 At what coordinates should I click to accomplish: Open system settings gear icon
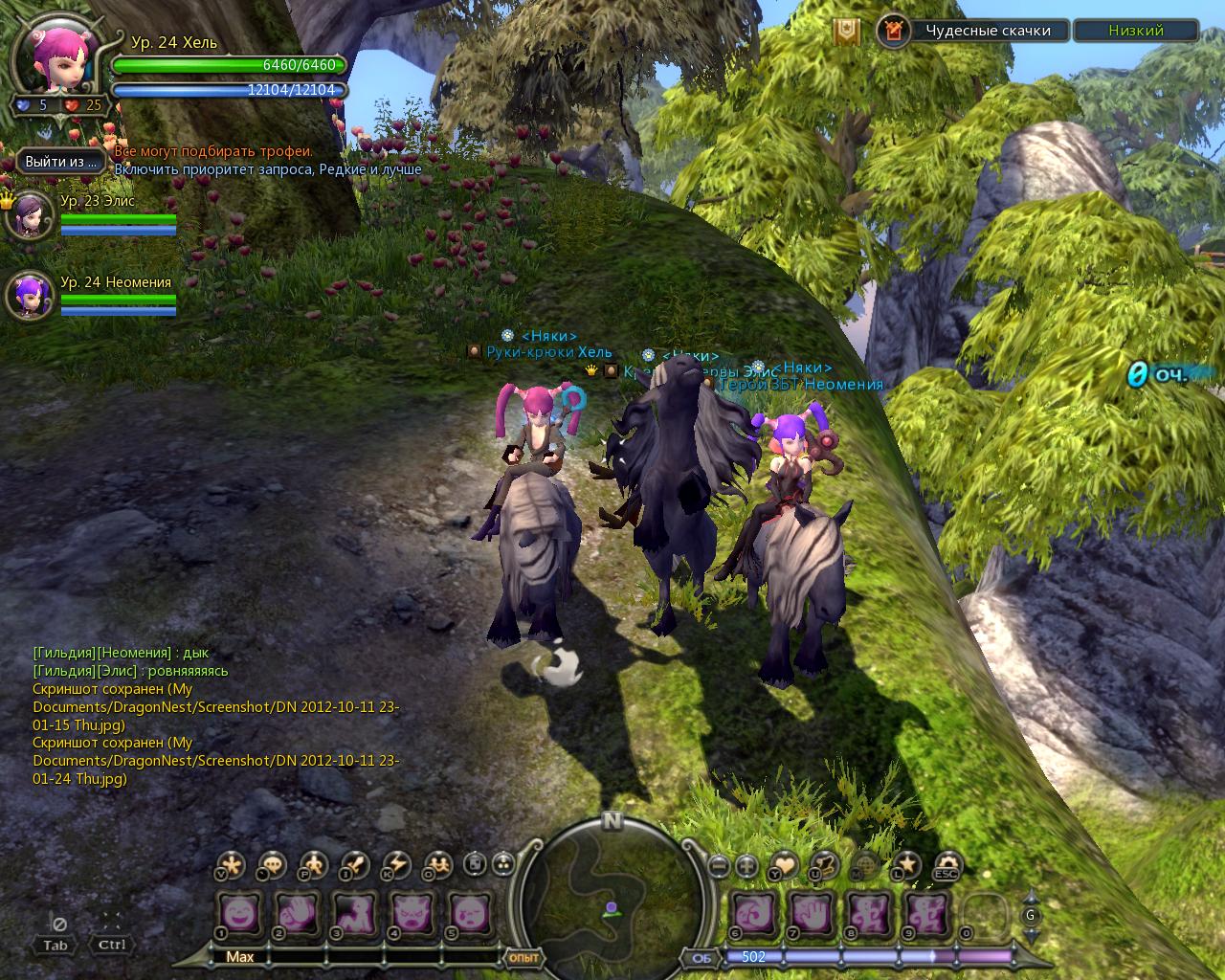[947, 865]
